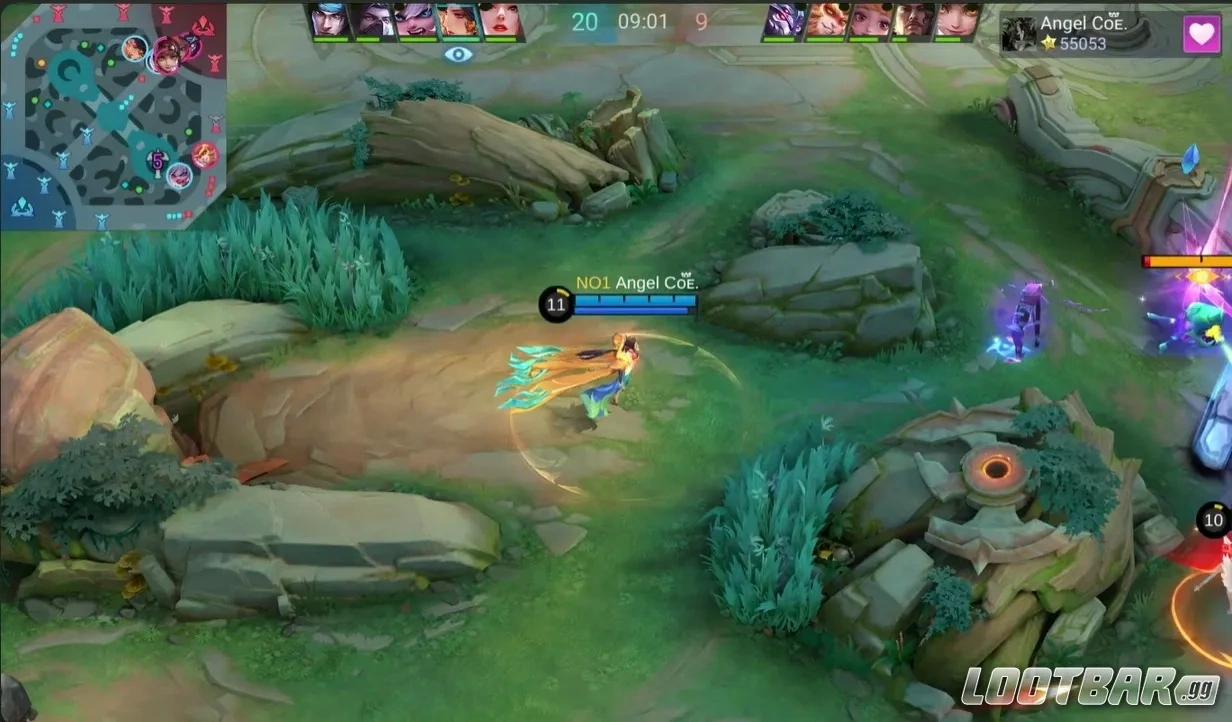This screenshot has height=722, width=1232.
Task: Open Angel Coe. player profile avatar
Action: point(1018,34)
